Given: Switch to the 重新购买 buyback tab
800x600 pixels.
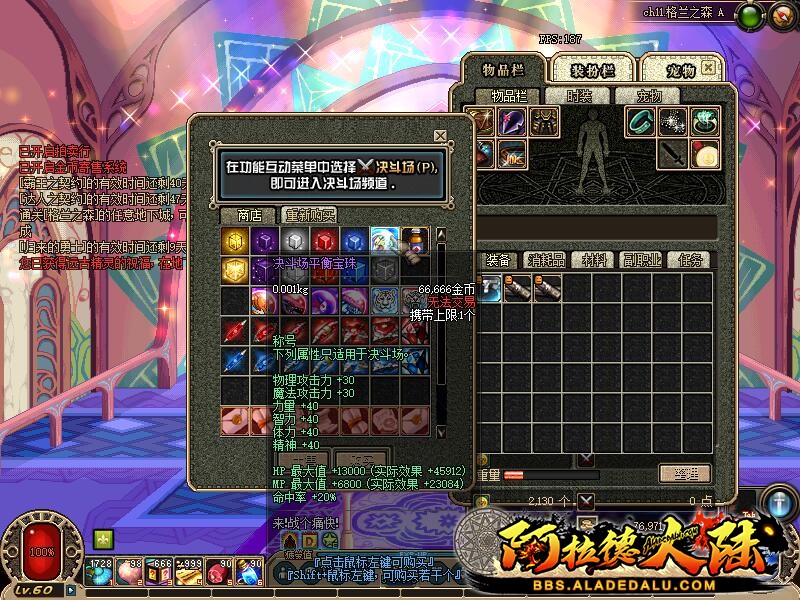Looking at the screenshot, I should (x=310, y=215).
